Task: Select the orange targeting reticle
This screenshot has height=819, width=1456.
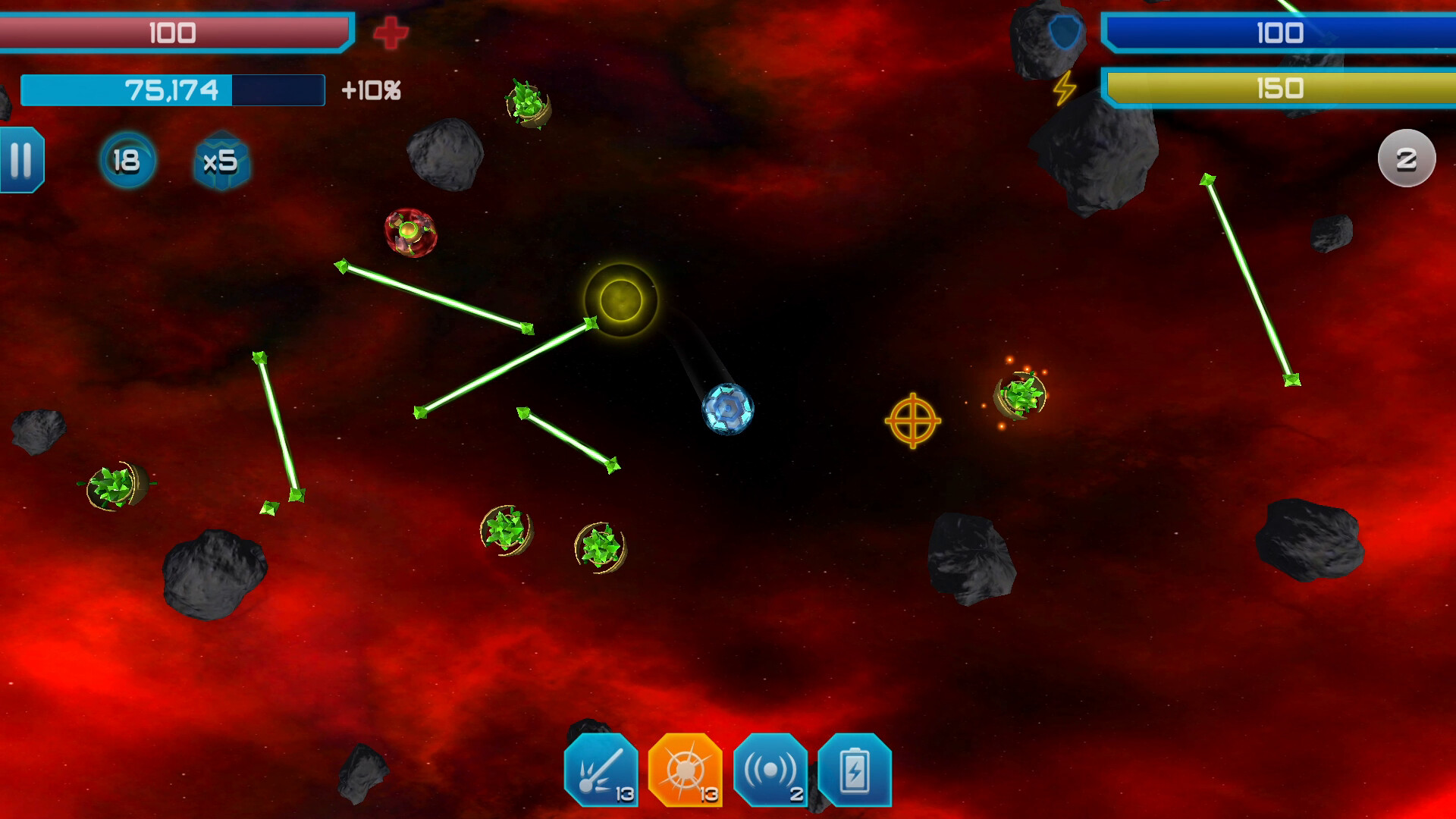Action: coord(914,421)
